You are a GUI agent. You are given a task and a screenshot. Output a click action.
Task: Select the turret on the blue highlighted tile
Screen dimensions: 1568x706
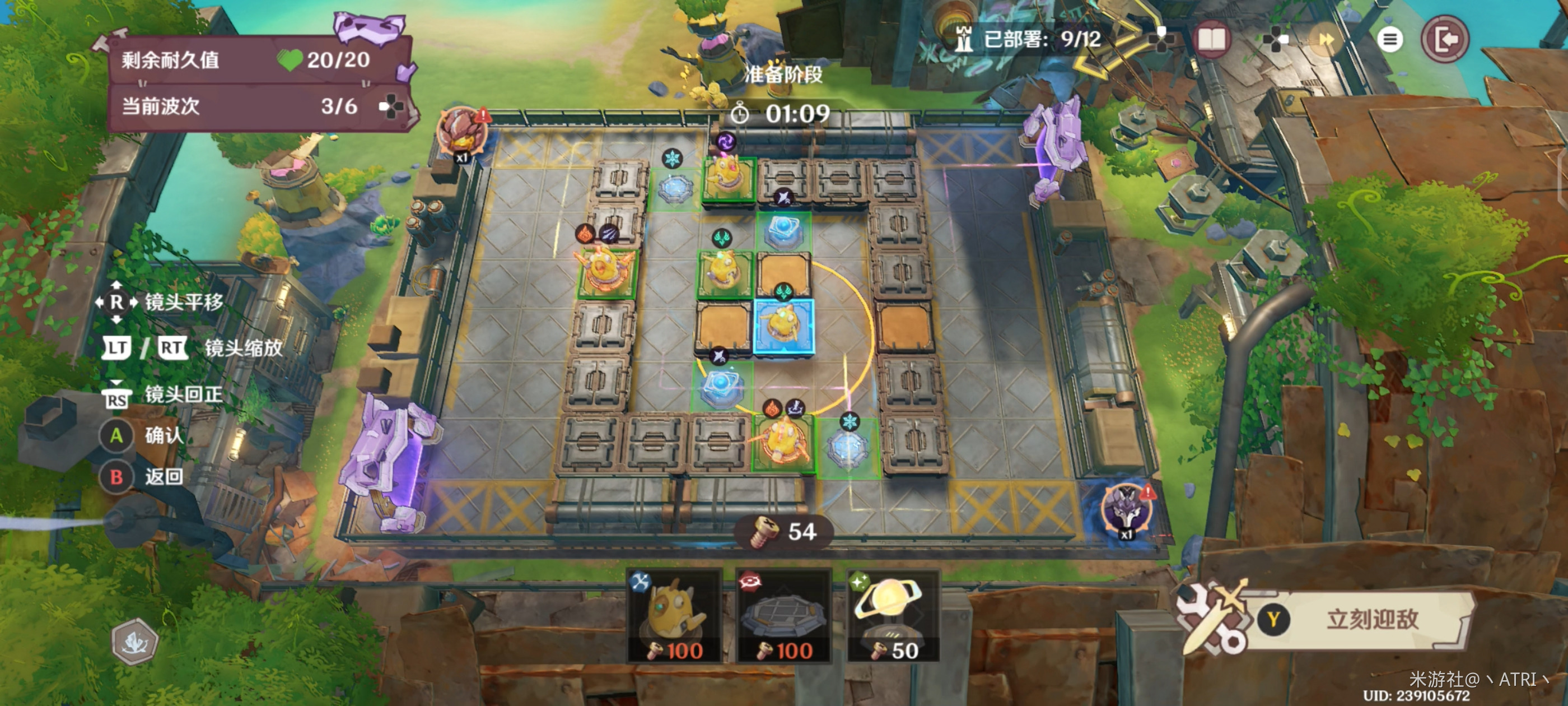point(783,326)
